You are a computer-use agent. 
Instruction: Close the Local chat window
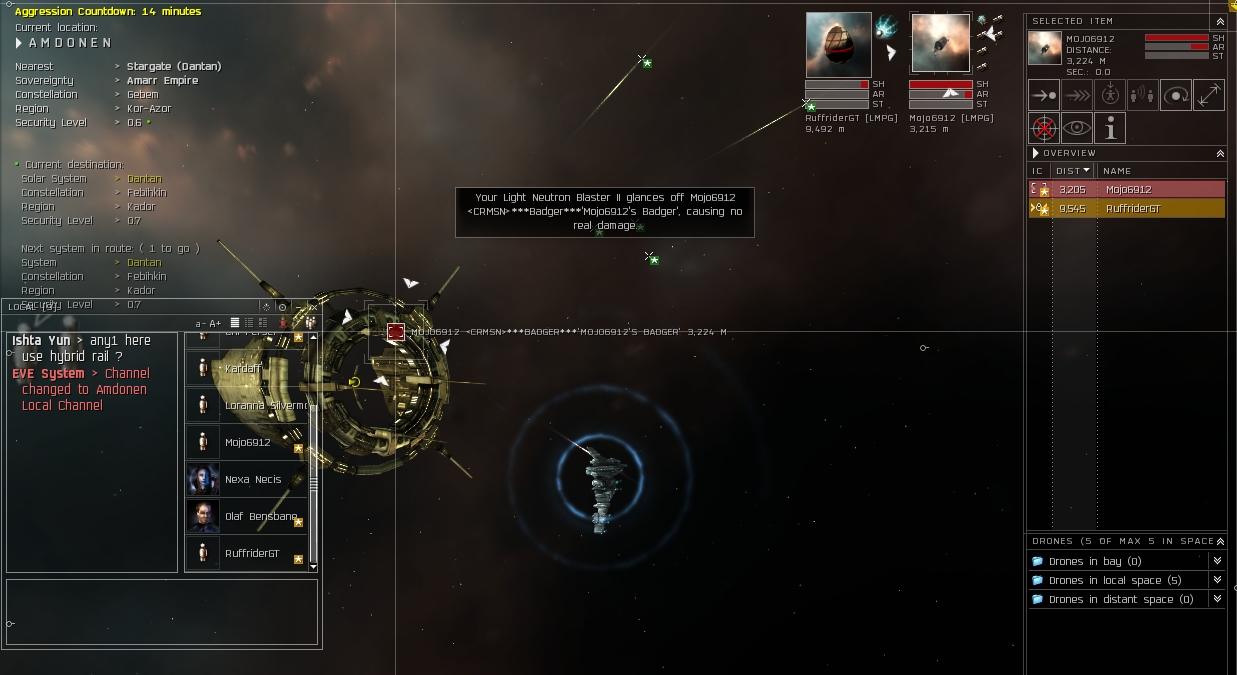click(312, 307)
